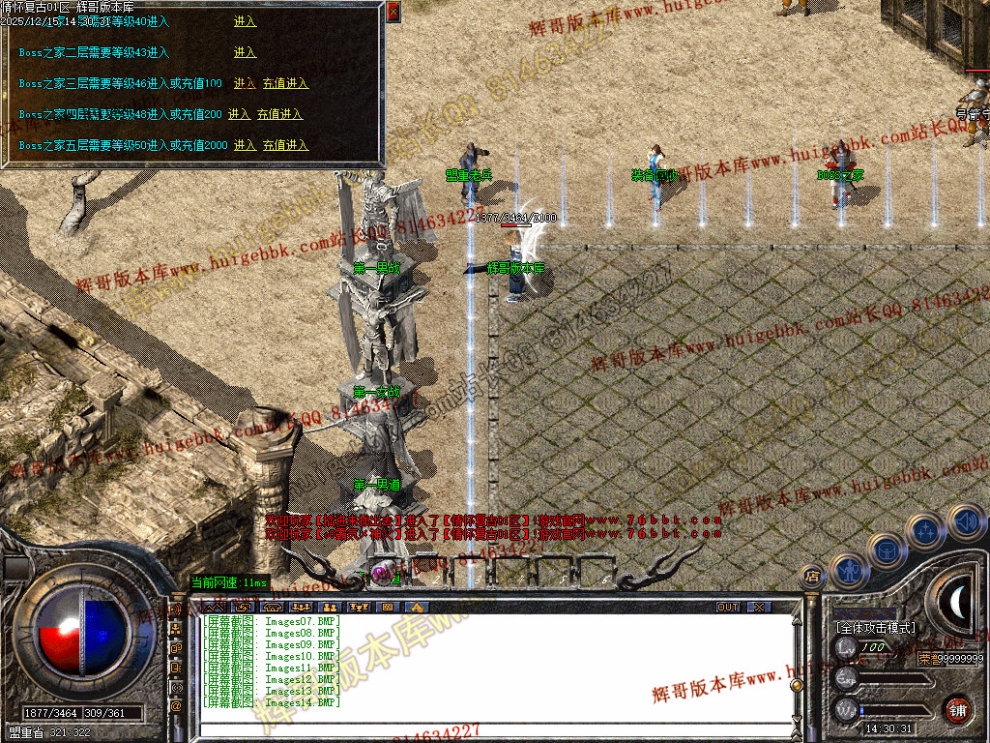
Task: Click the OUT button above the chat box
Action: [x=728, y=607]
